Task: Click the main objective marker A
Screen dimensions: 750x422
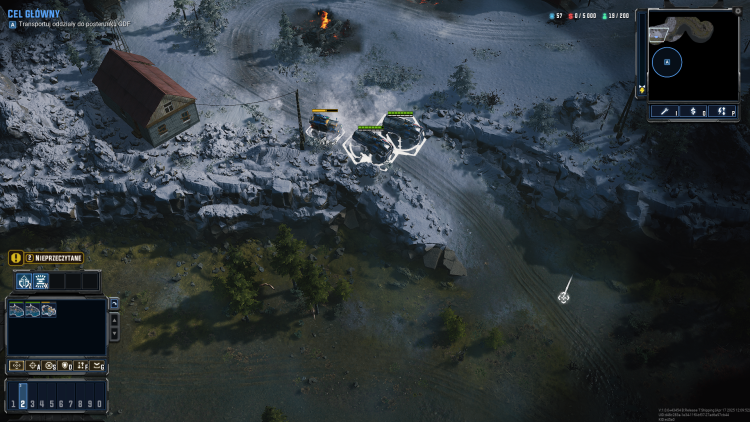Action: point(12,24)
